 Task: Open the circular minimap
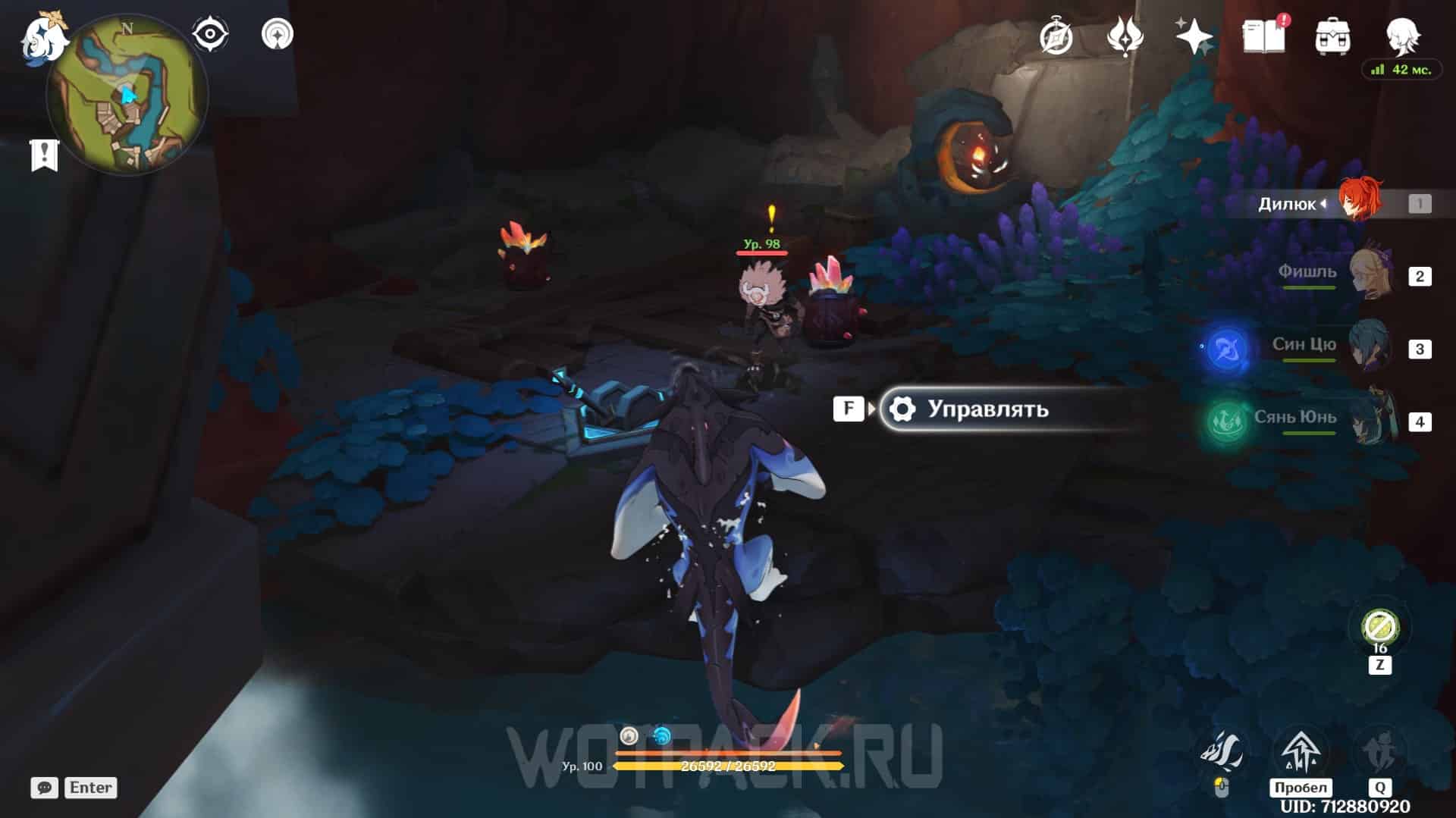tap(127, 96)
